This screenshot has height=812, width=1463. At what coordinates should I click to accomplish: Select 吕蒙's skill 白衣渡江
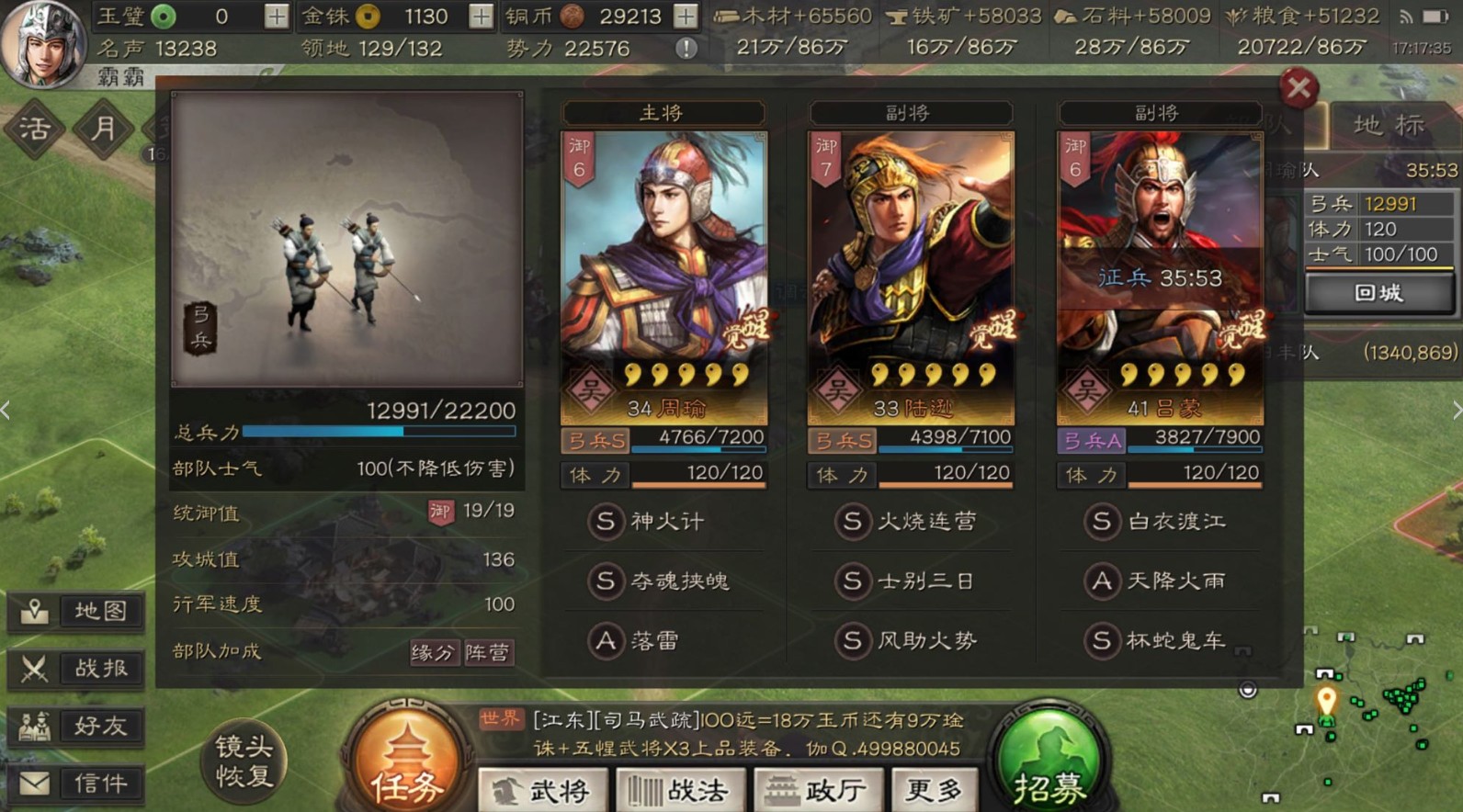(x=1163, y=521)
